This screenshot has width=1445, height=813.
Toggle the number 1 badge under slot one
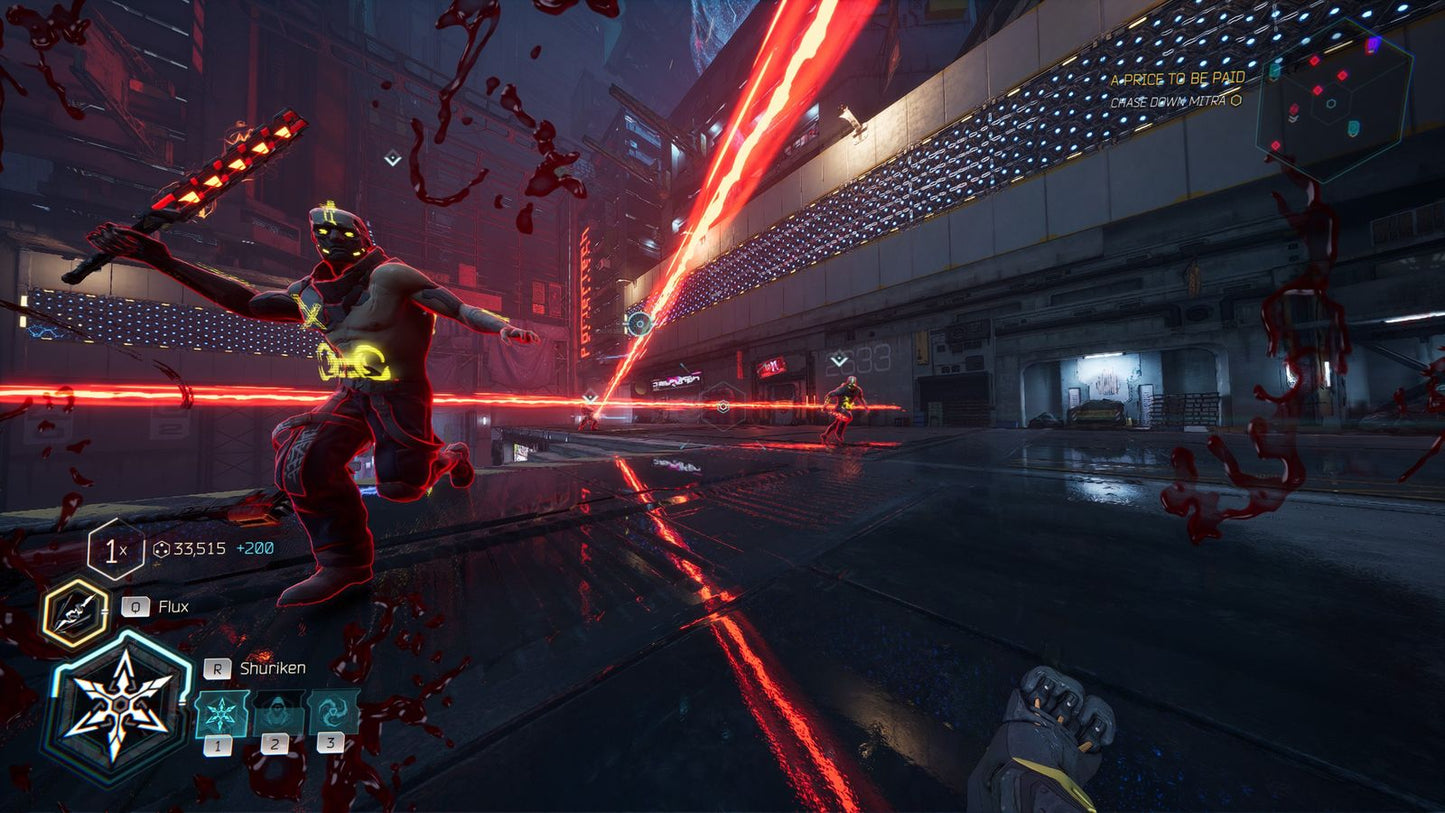click(x=218, y=746)
